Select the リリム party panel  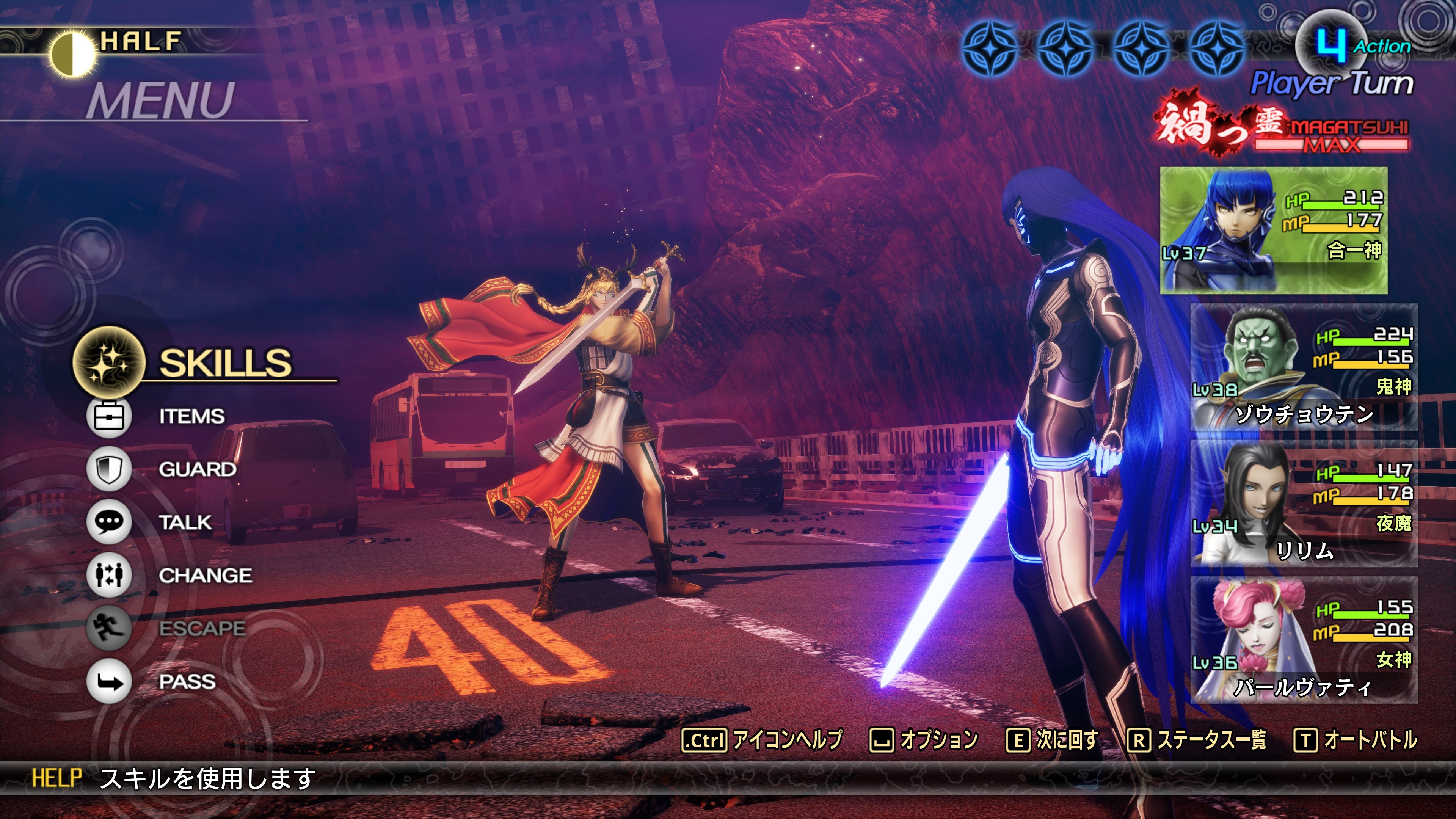pyautogui.click(x=1304, y=504)
